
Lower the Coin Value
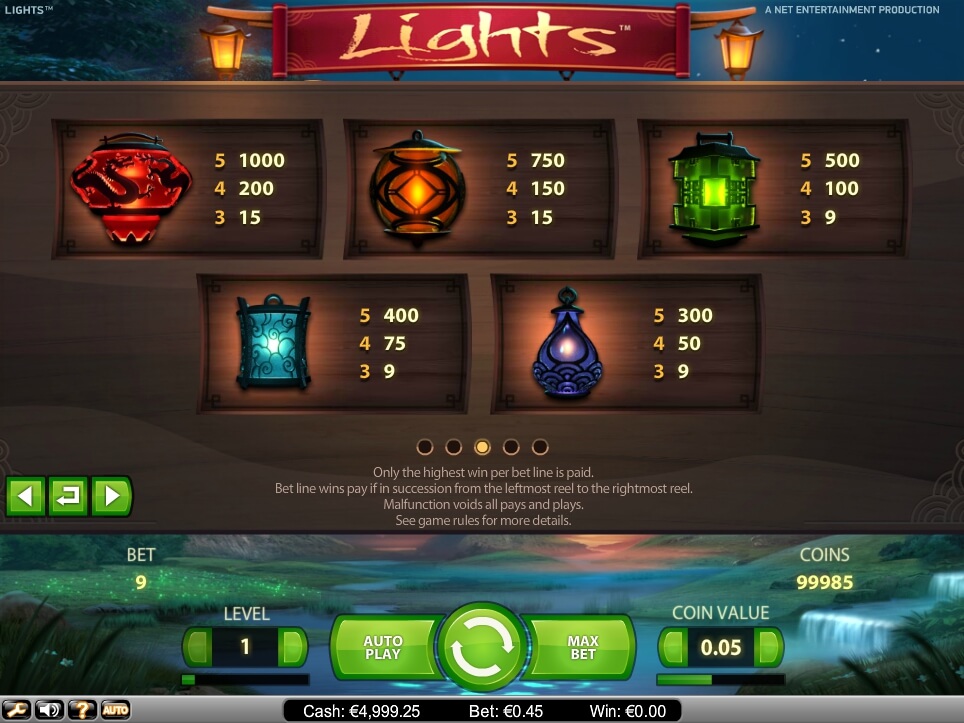(x=673, y=647)
